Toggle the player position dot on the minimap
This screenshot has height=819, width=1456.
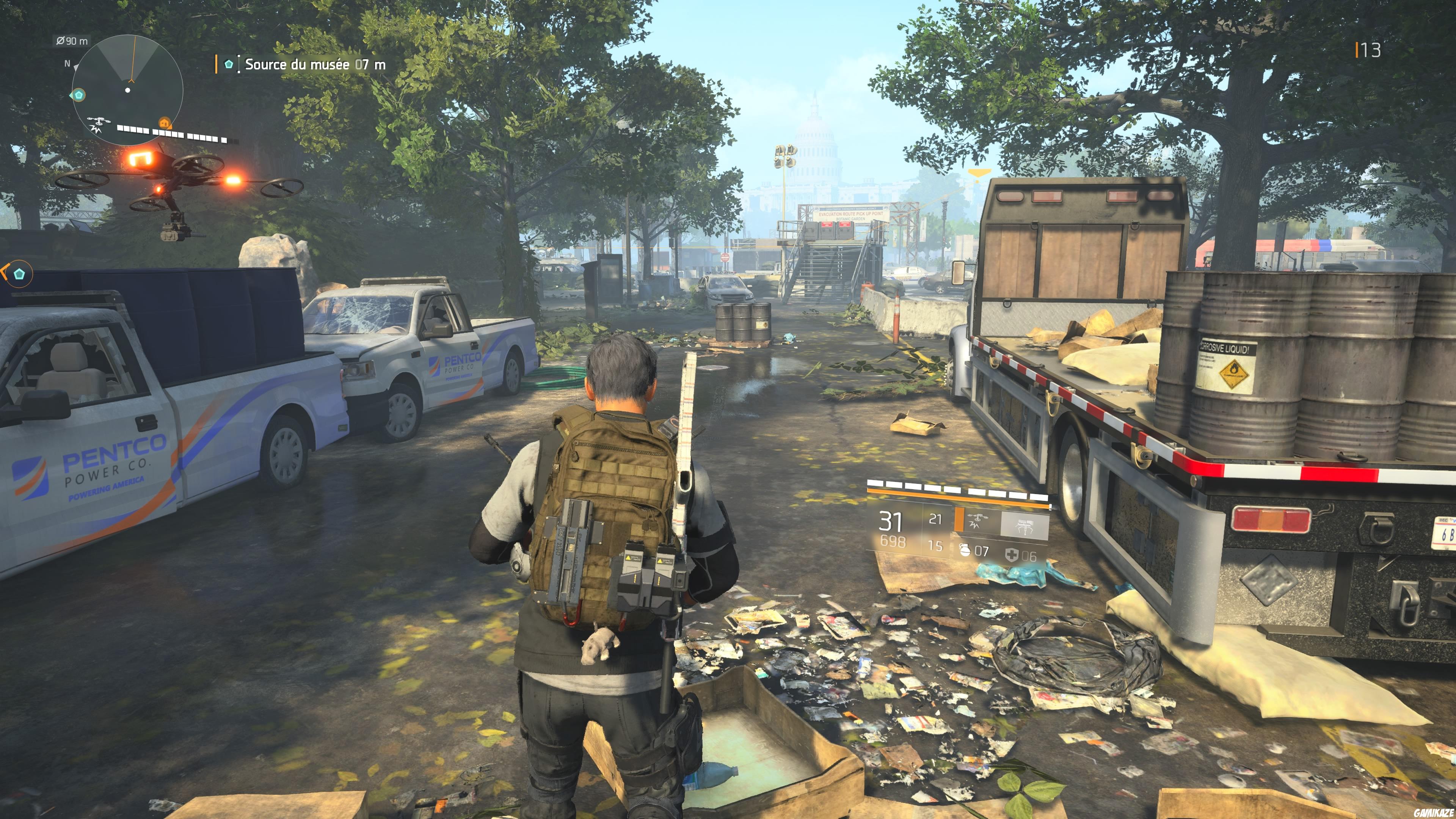click(x=127, y=91)
